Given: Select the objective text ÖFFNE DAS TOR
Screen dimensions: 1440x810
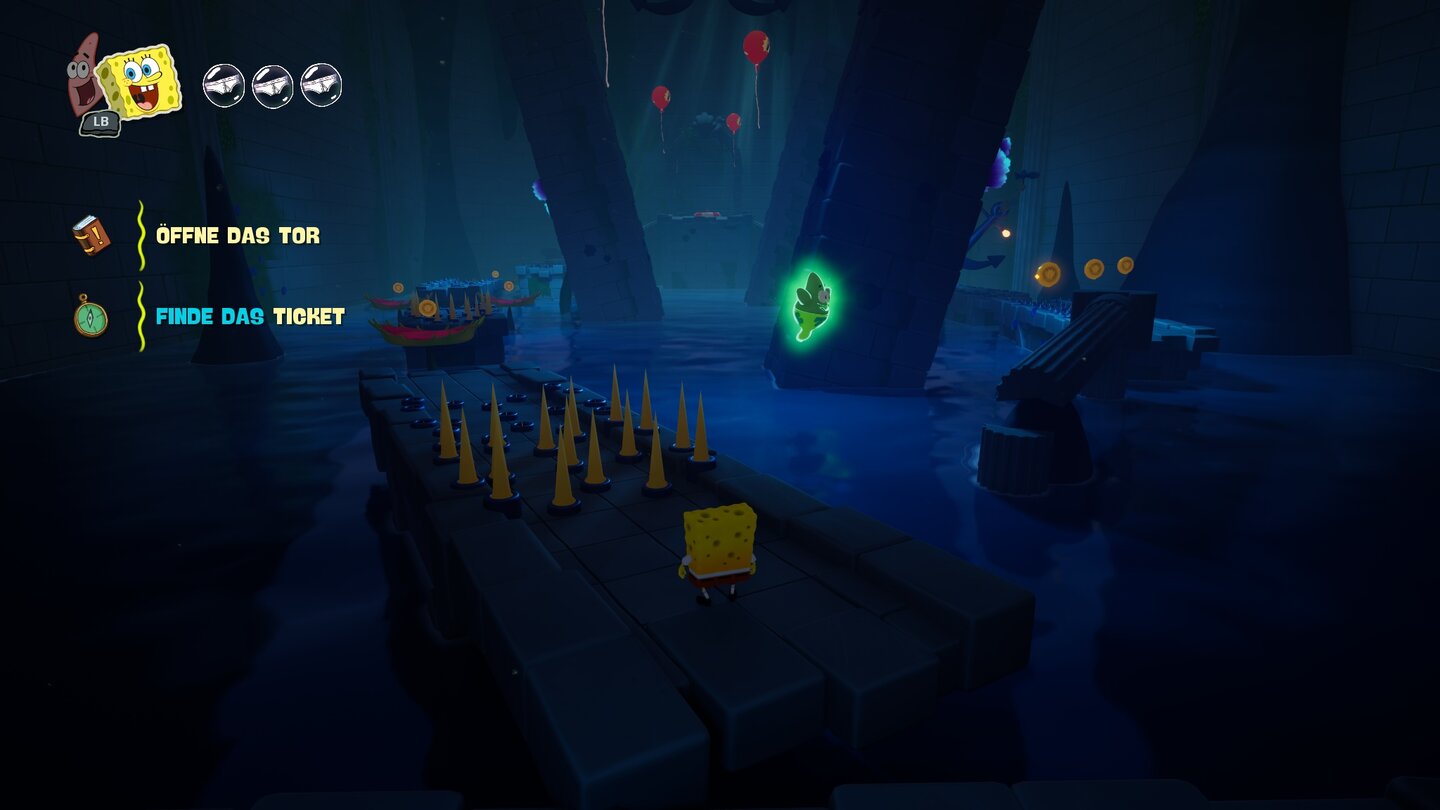Looking at the screenshot, I should coord(238,236).
